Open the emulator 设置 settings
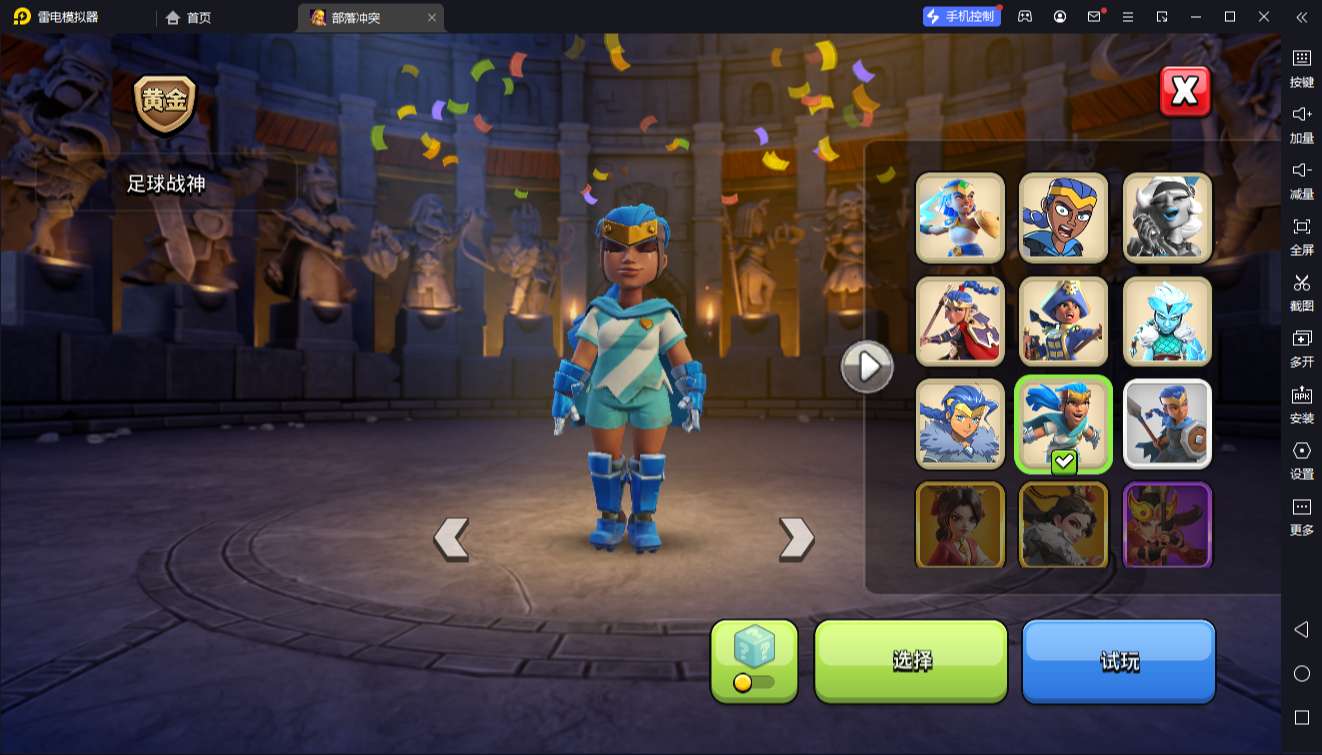 1301,458
